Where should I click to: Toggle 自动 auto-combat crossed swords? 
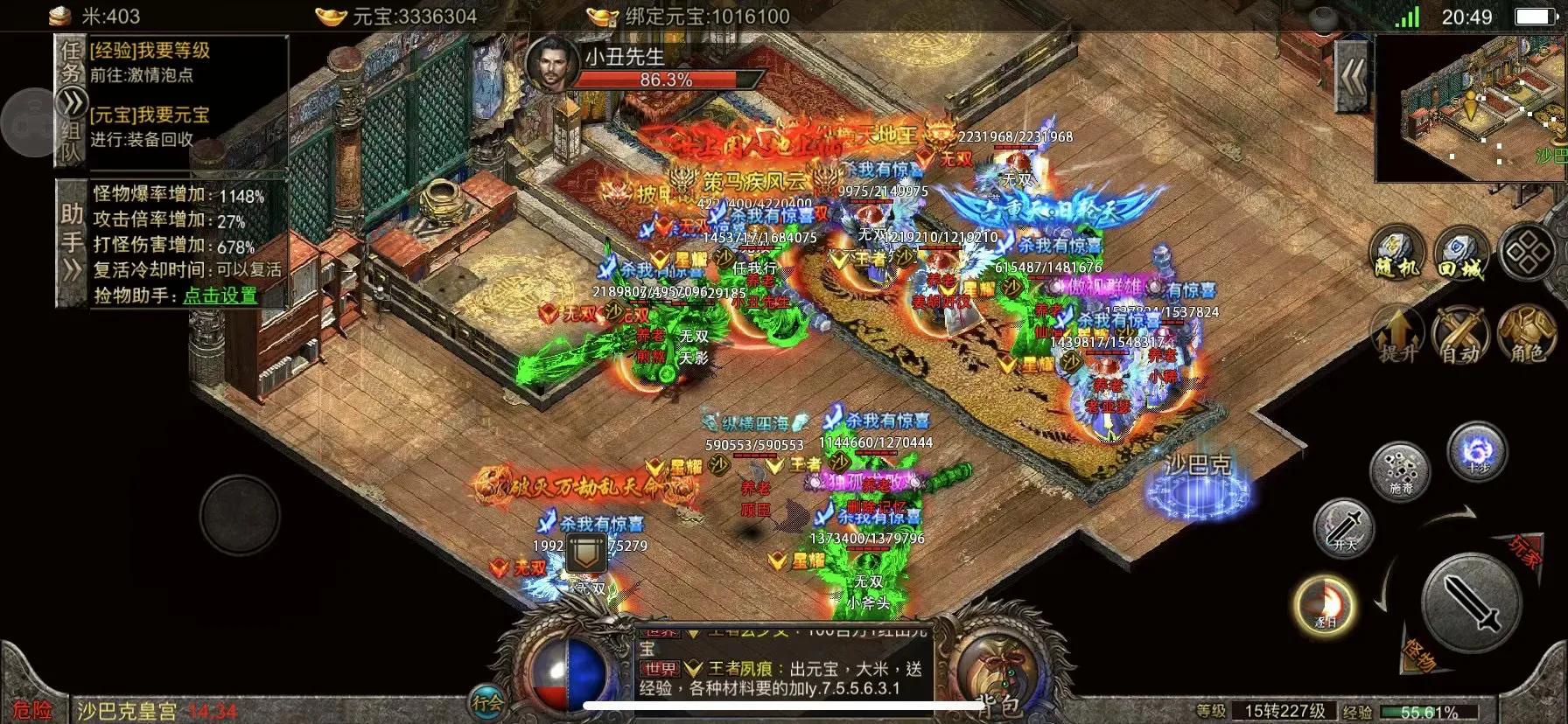1460,335
